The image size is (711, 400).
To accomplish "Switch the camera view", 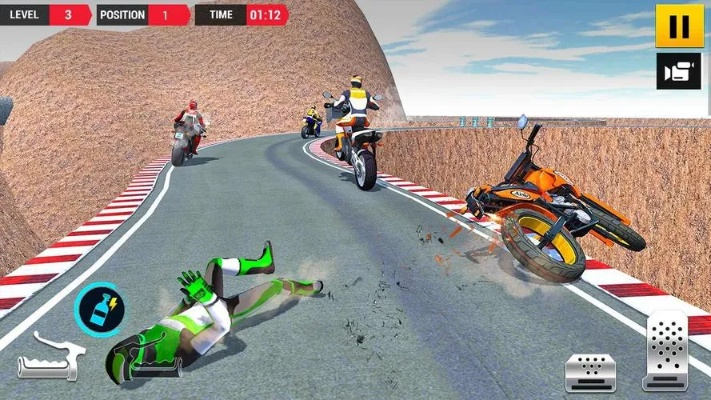I will pos(679,71).
